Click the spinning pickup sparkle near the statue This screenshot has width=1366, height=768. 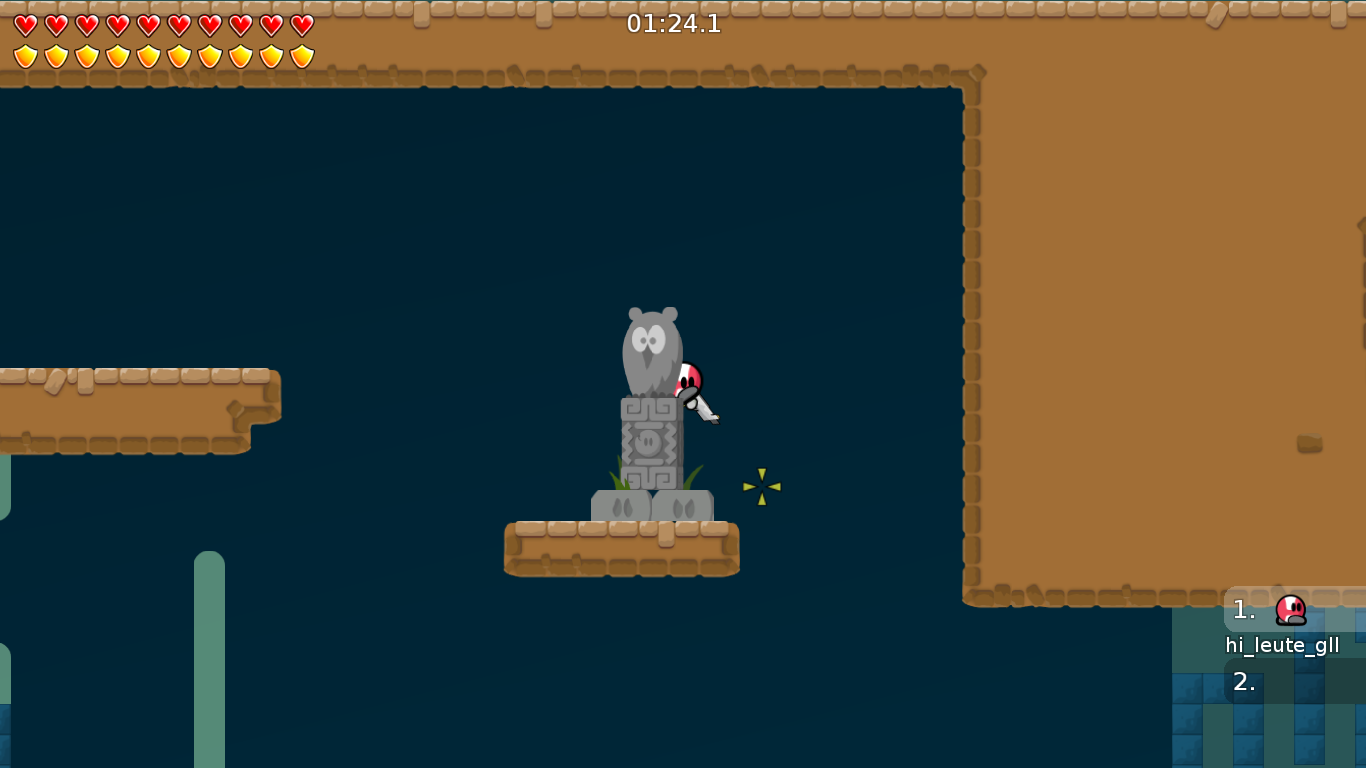762,486
